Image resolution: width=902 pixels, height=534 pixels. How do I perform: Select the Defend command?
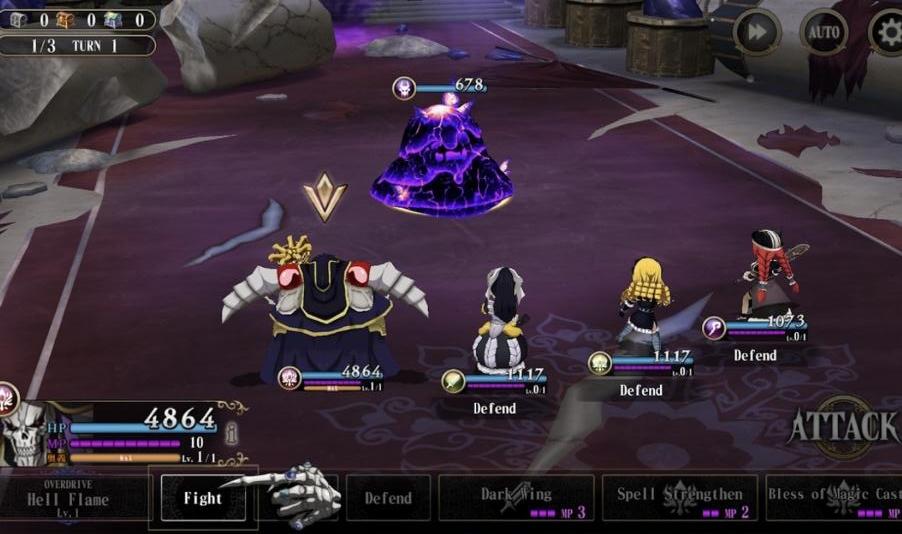tap(388, 498)
